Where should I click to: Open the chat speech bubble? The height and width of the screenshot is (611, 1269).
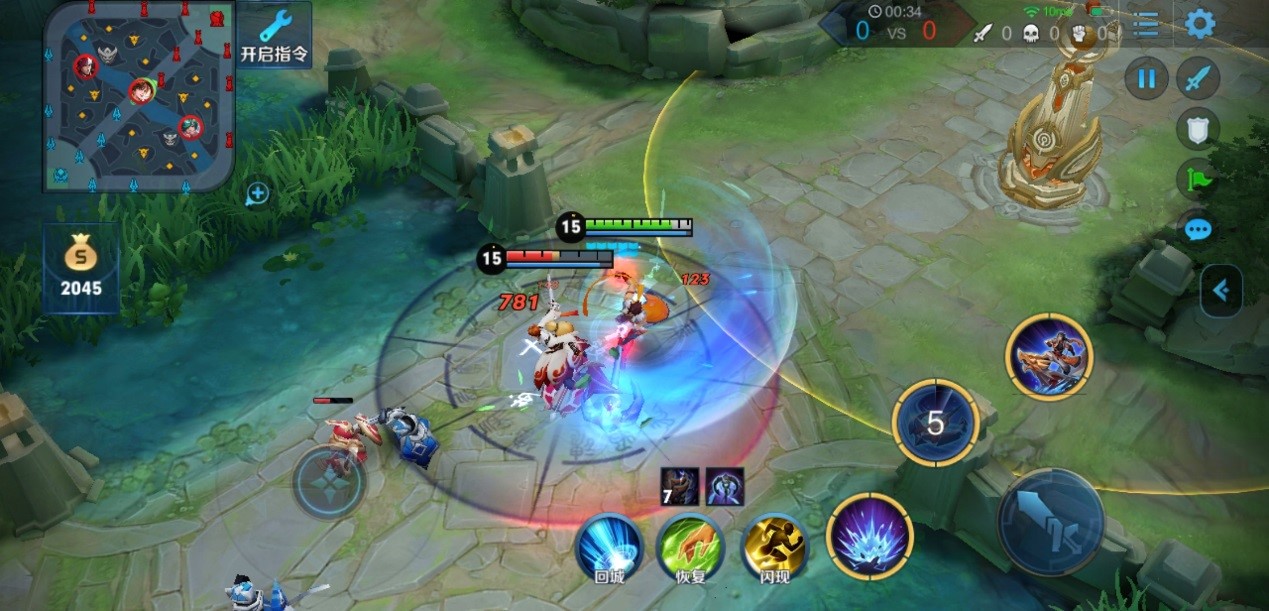1197,229
